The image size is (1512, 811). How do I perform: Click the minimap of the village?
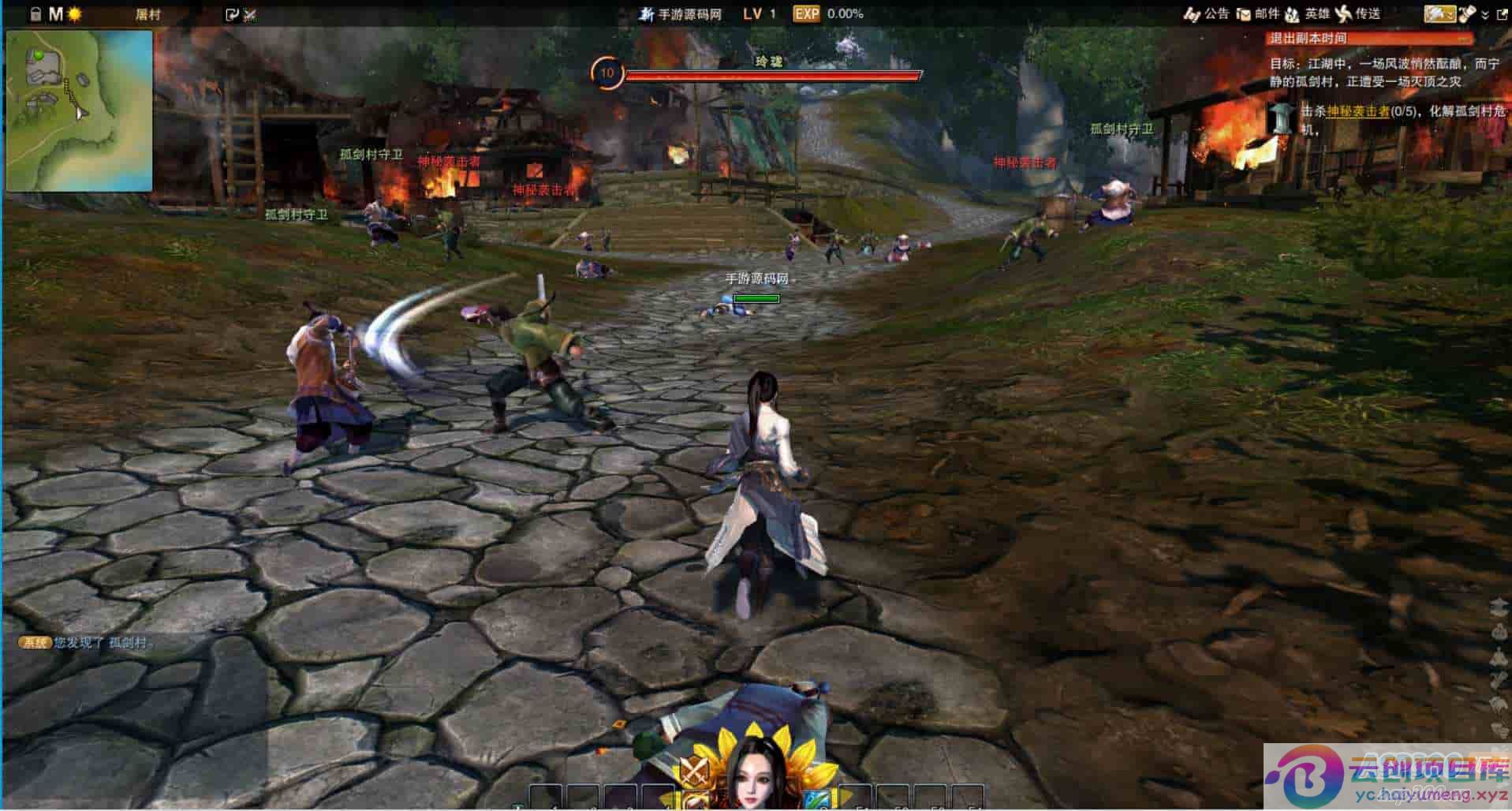point(79,110)
